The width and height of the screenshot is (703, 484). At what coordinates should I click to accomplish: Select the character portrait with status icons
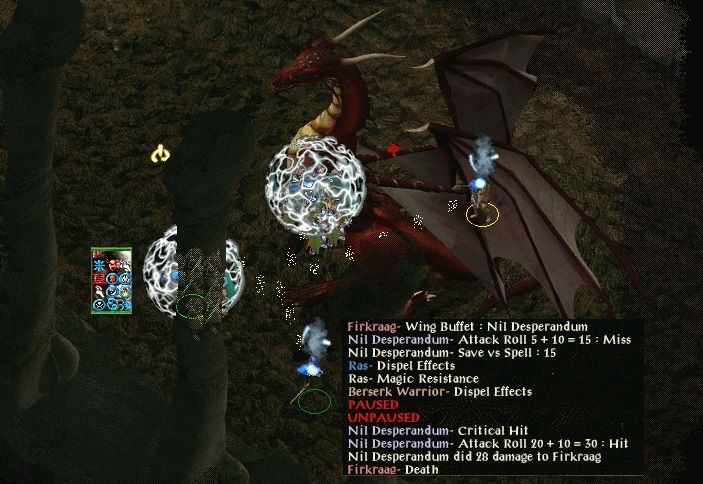[x=112, y=280]
